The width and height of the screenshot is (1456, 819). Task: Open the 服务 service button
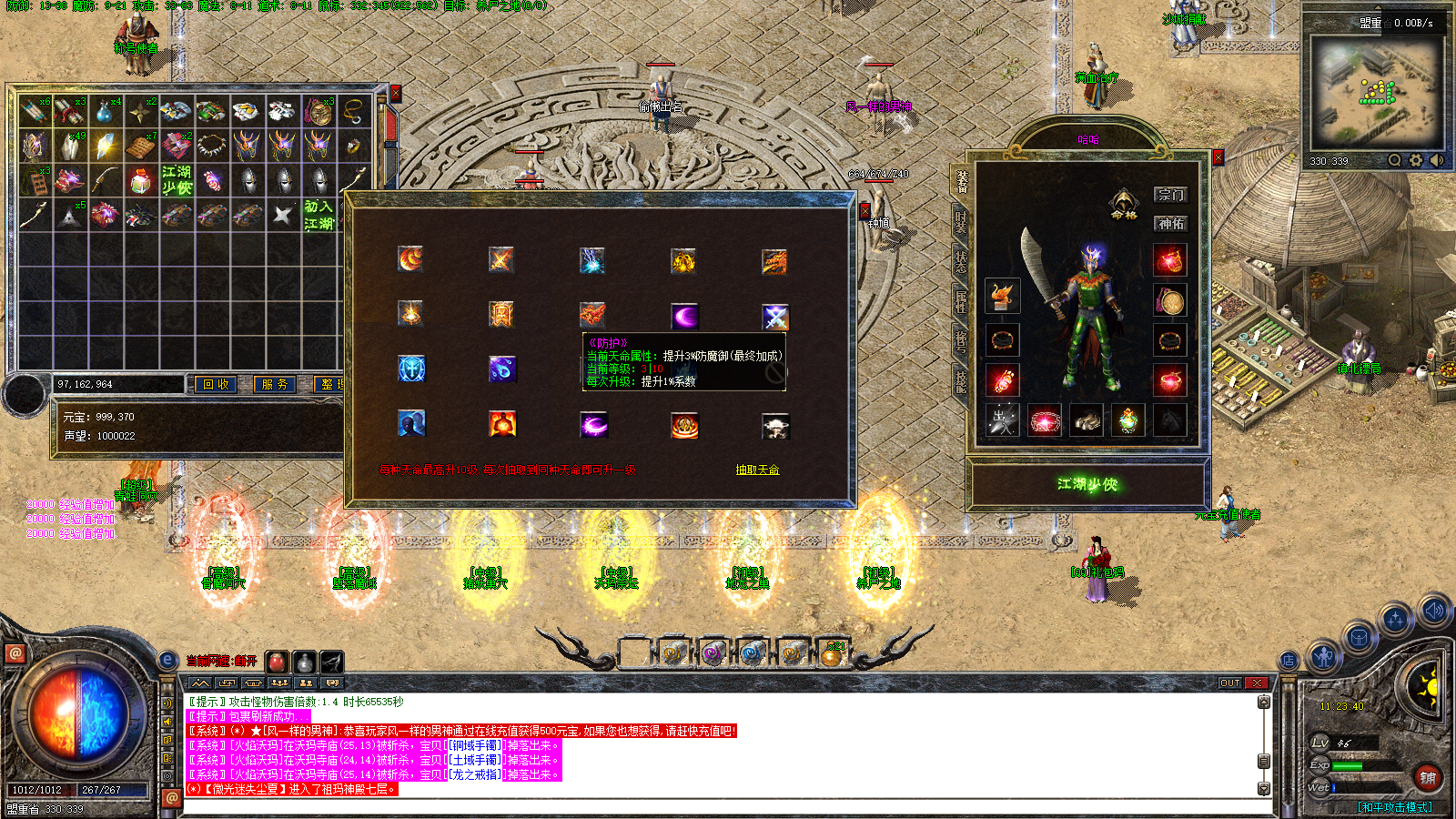point(274,385)
